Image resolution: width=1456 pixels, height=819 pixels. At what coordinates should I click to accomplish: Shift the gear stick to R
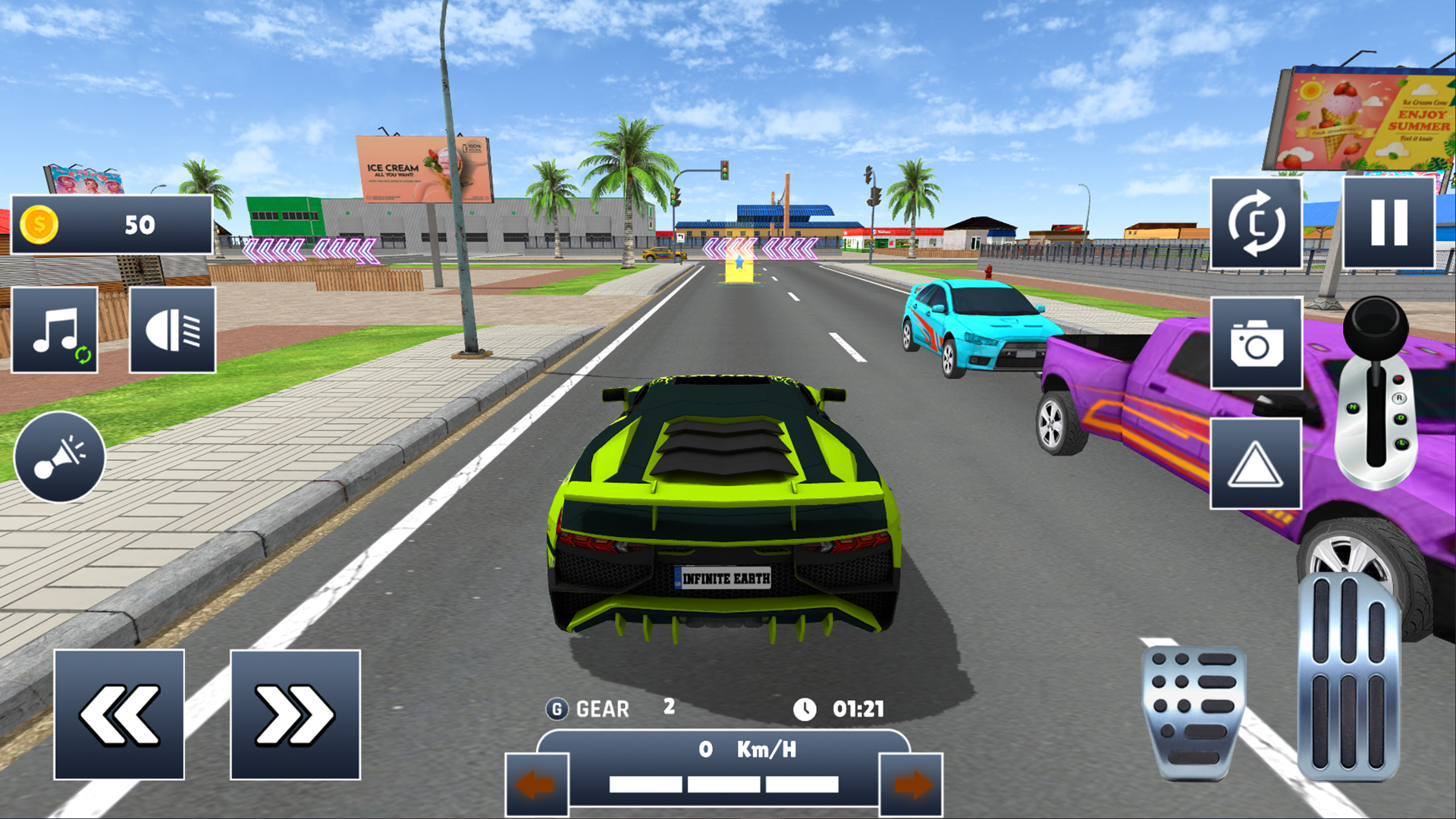pos(1400,398)
